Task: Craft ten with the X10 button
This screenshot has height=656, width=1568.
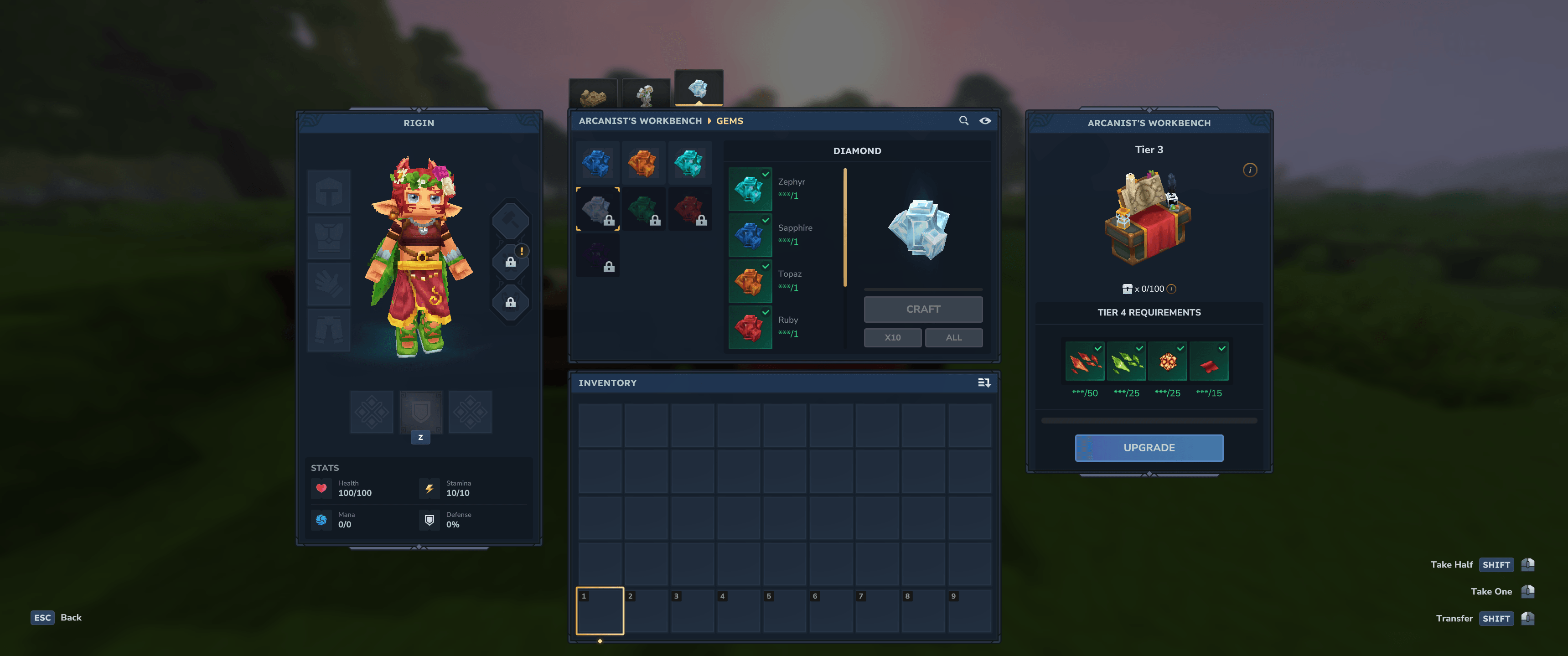Action: [892, 338]
